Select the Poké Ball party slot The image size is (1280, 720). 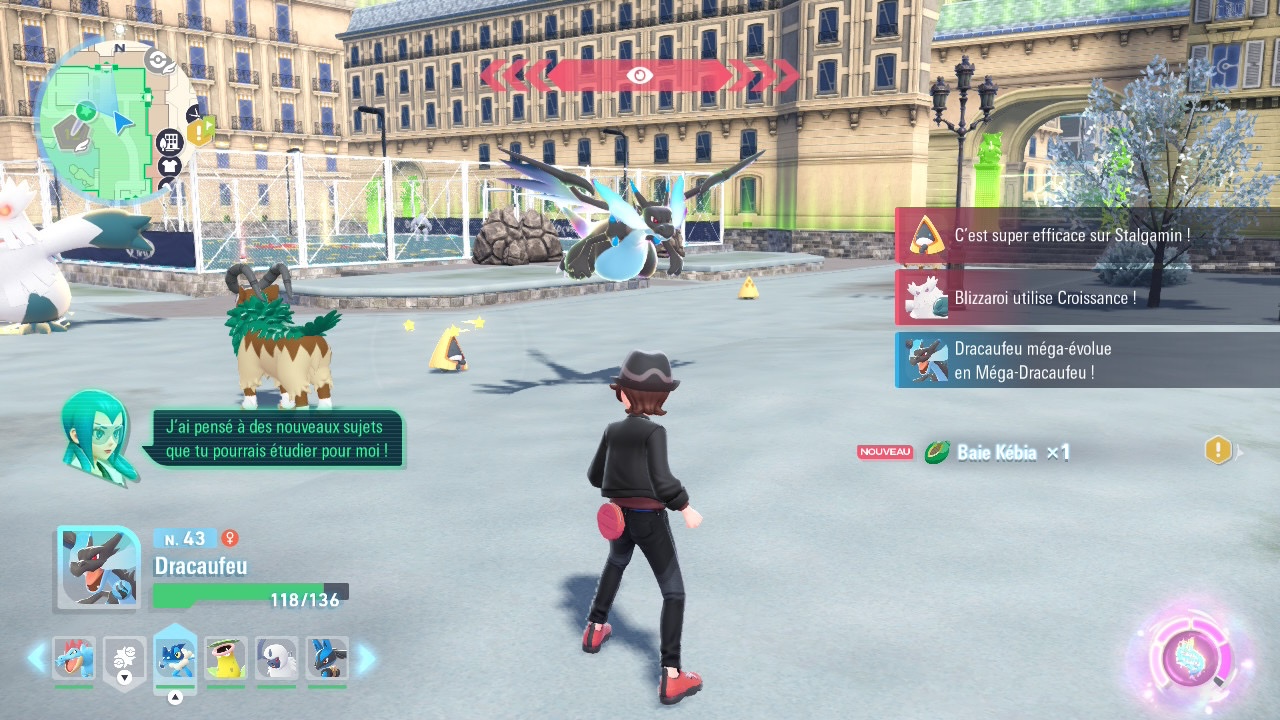pos(125,659)
